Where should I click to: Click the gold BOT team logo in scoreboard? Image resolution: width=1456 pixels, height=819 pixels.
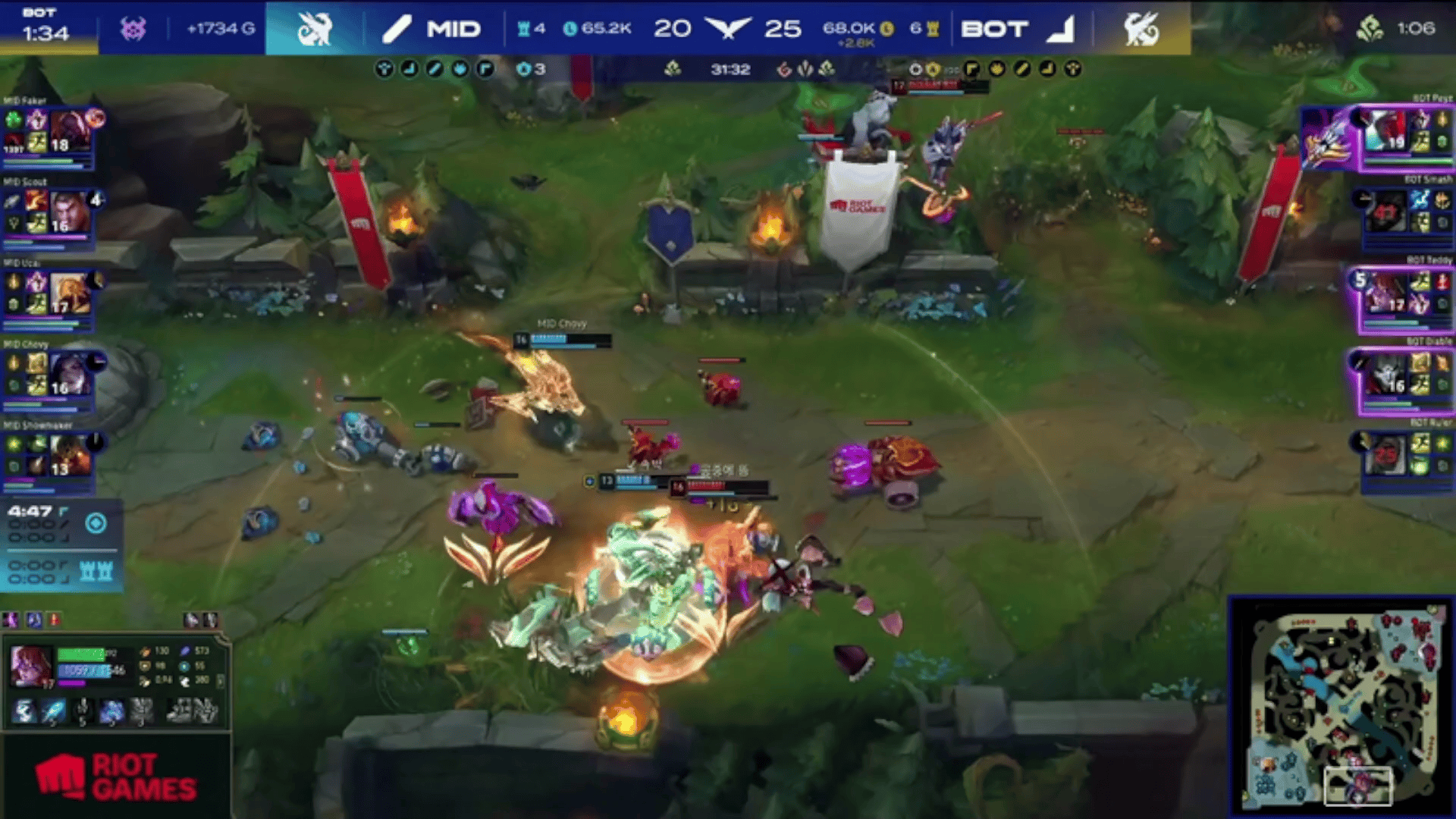pos(1141,29)
